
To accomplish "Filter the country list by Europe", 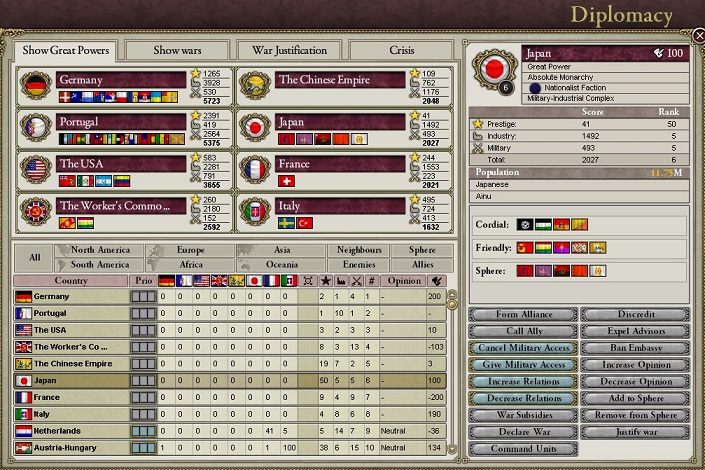I will coord(190,250).
